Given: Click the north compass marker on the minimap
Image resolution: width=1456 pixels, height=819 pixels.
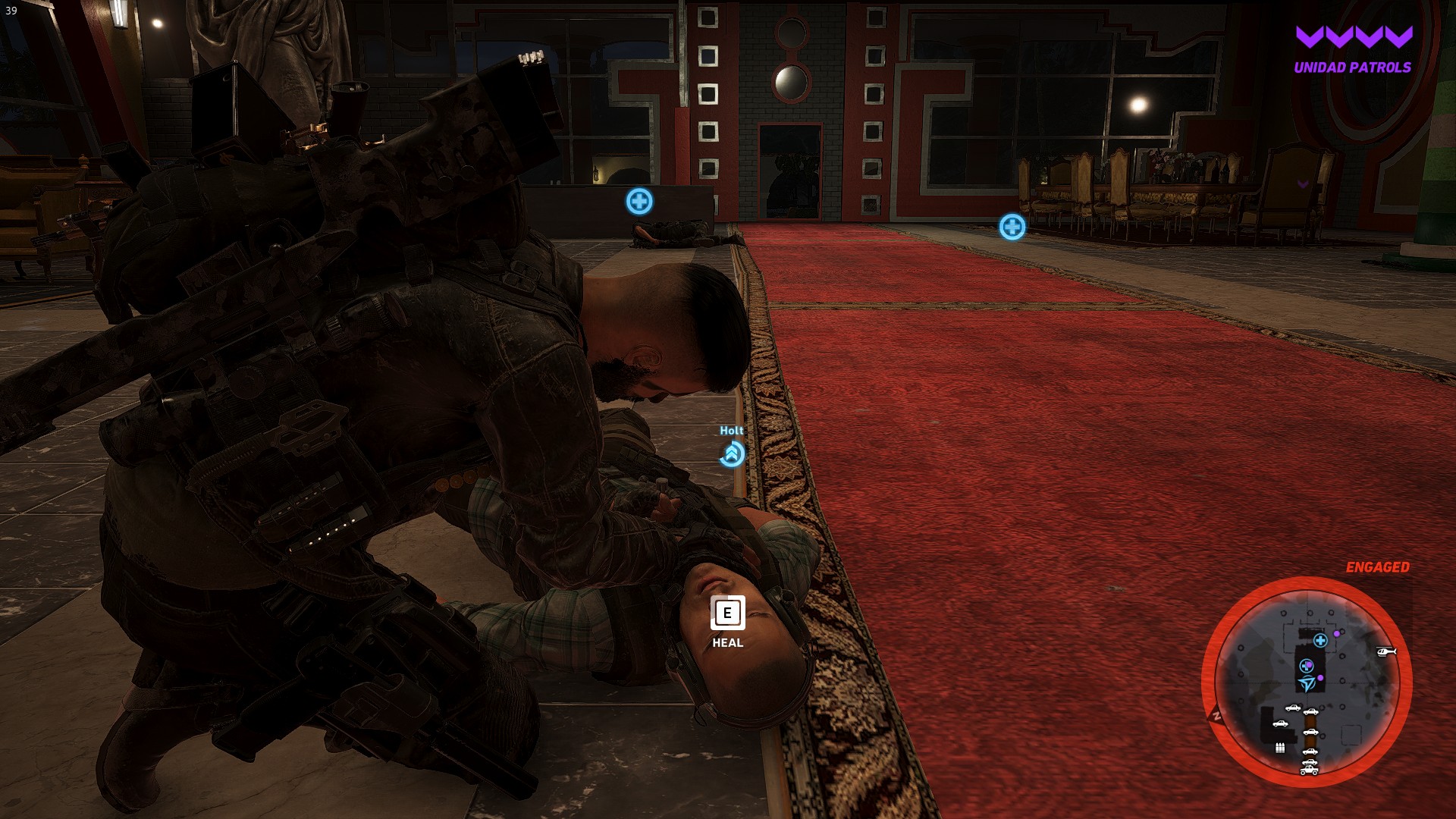Looking at the screenshot, I should (1216, 714).
